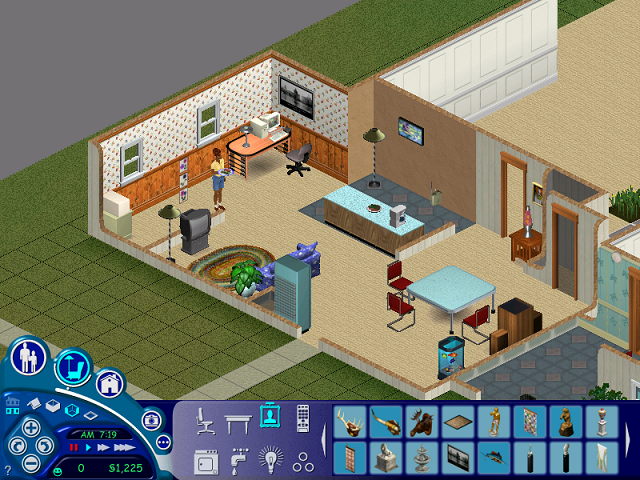Select the Seating category chair icon

pos(207,420)
